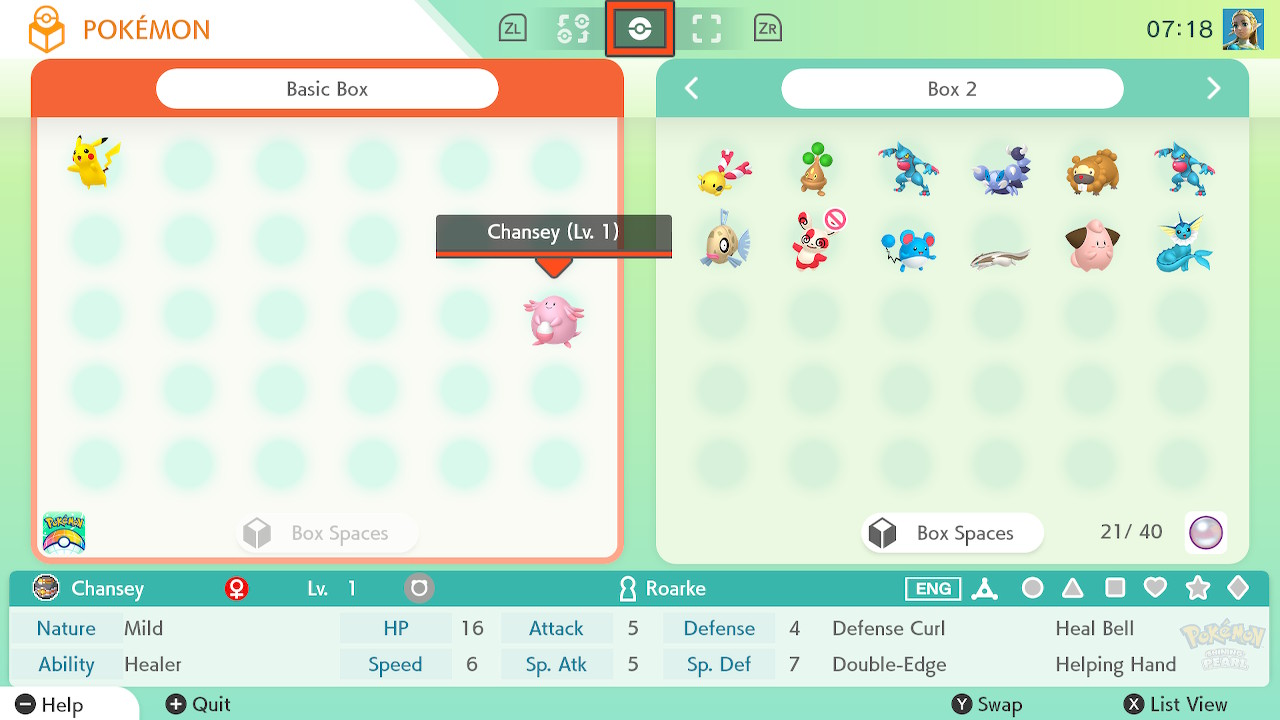Select Vaporeon in Box 2

(1183, 244)
